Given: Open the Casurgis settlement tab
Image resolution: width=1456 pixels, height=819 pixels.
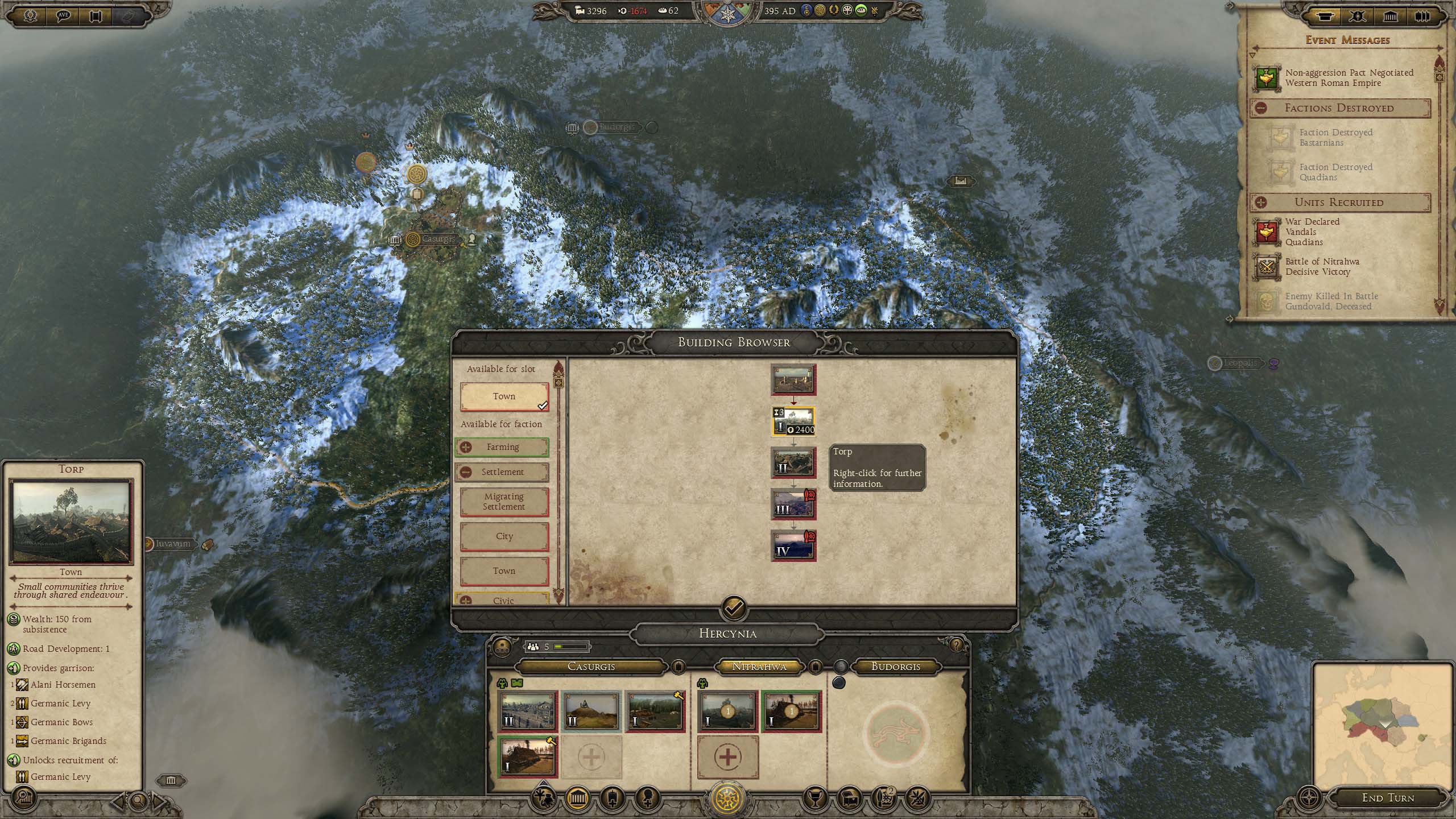Looking at the screenshot, I should [591, 667].
